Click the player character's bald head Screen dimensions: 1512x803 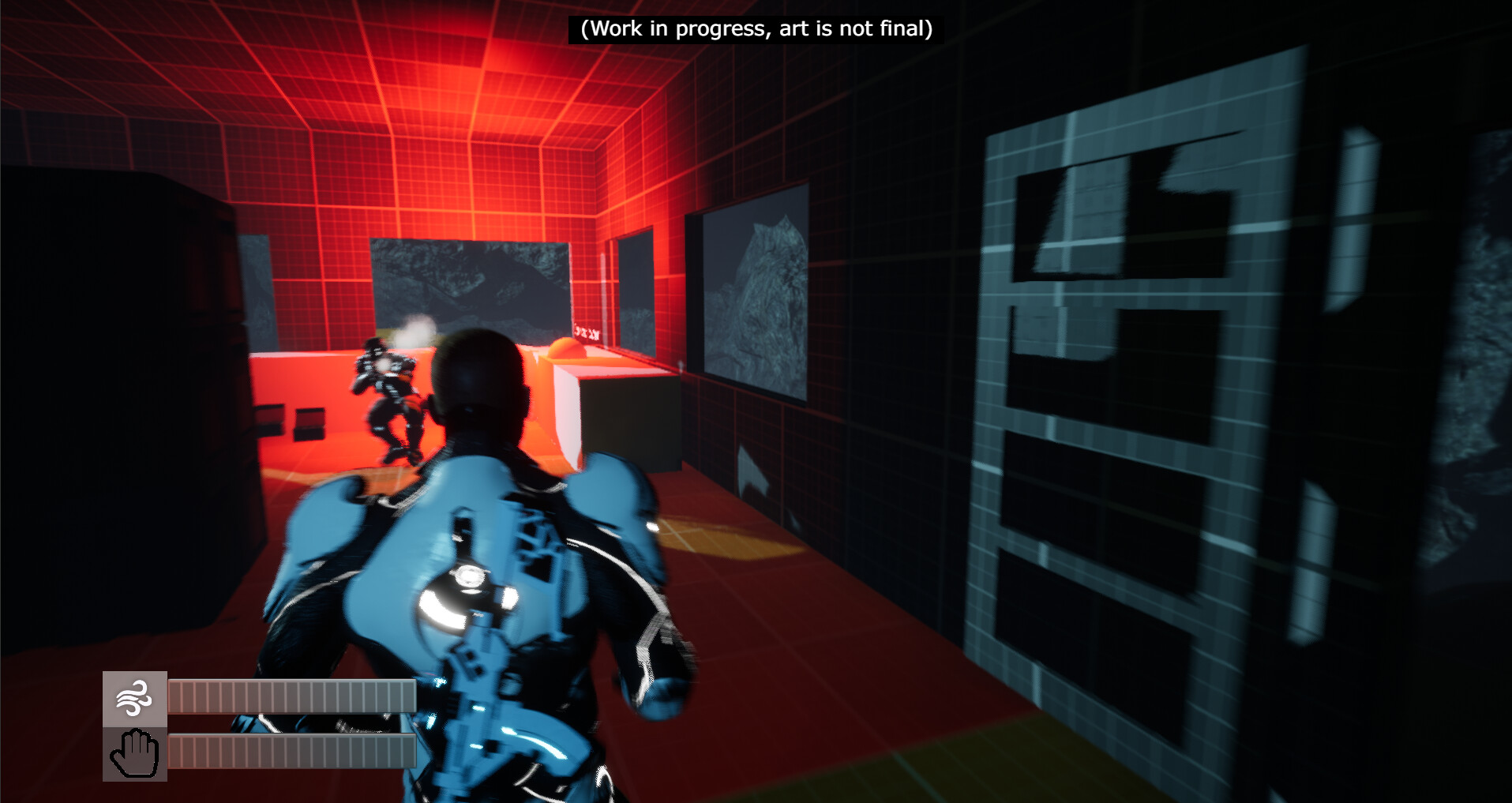(x=482, y=377)
